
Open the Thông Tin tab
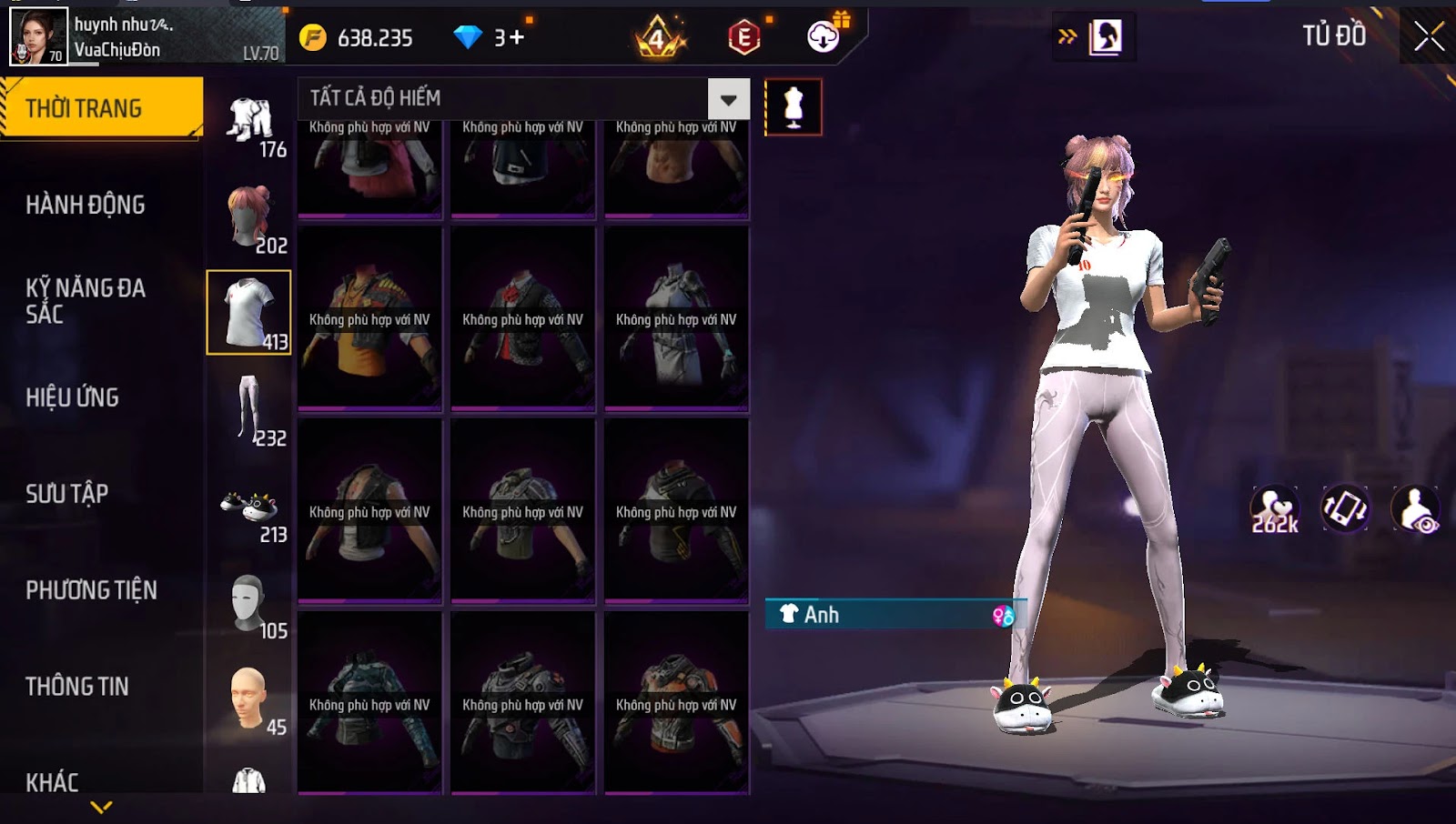click(x=77, y=687)
